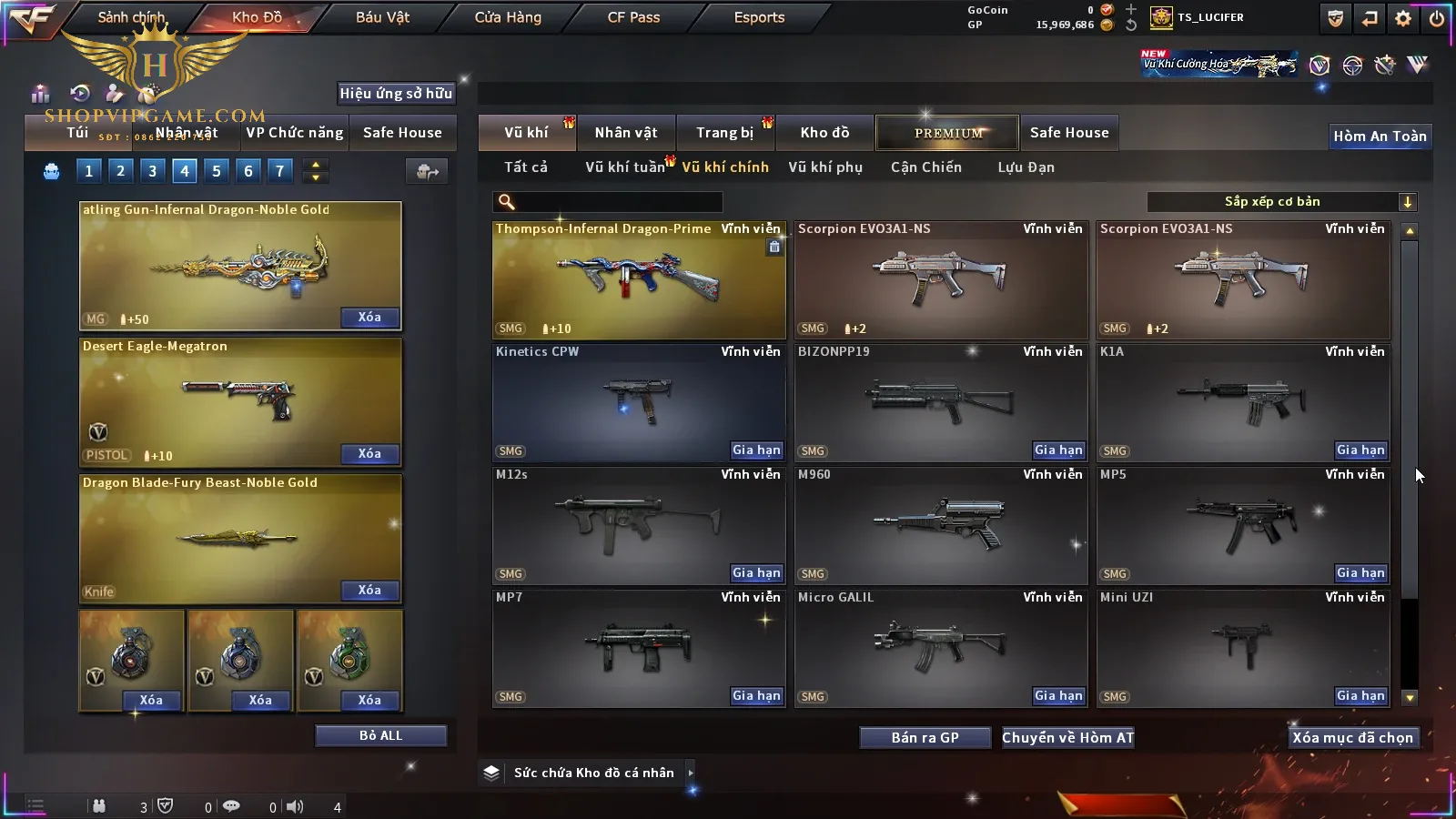Switch to the Nhân vật inventory tab
Image resolution: width=1456 pixels, height=819 pixels.
[x=625, y=133]
